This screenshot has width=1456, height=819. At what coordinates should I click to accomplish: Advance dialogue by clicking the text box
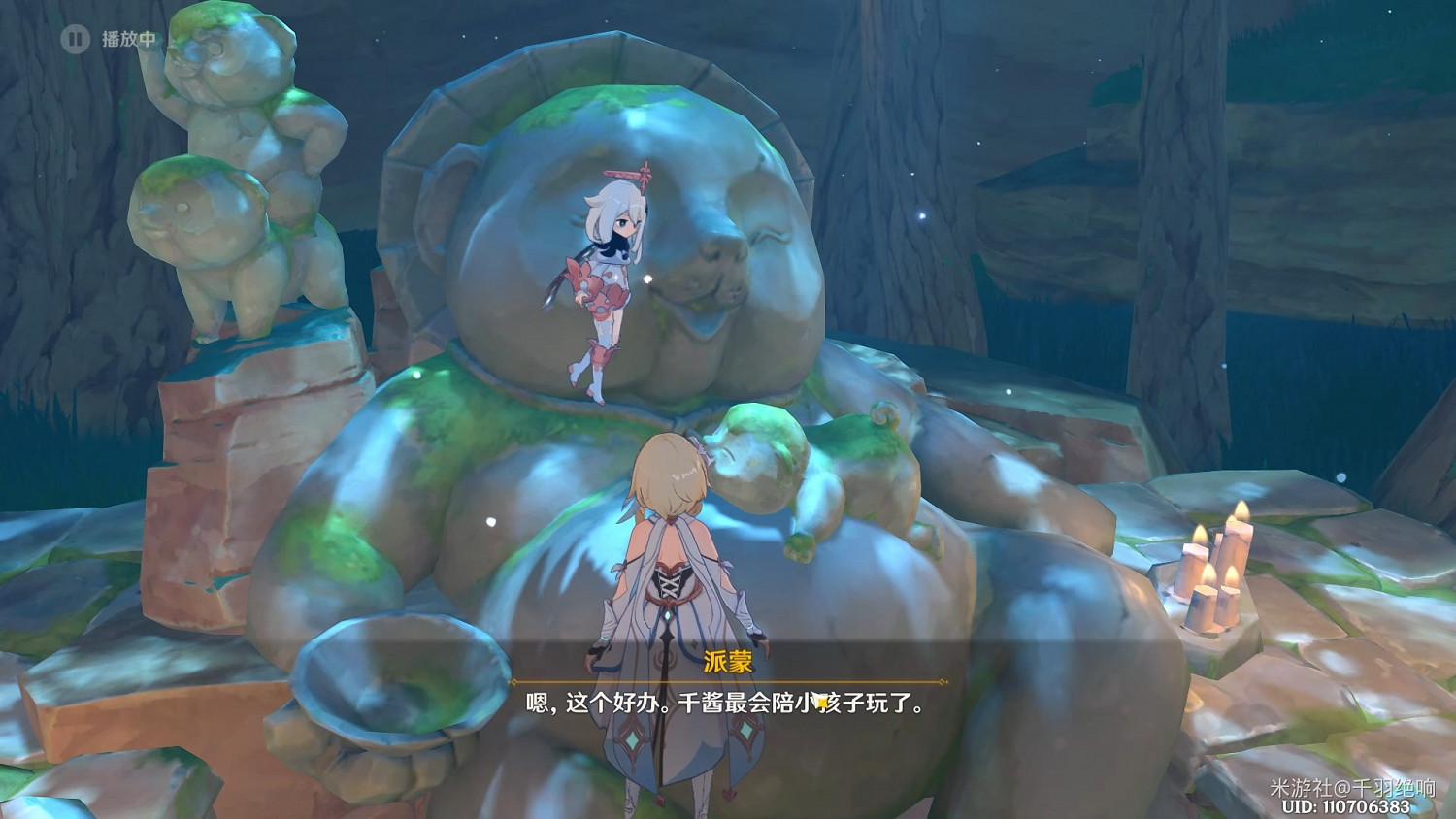tap(728, 704)
